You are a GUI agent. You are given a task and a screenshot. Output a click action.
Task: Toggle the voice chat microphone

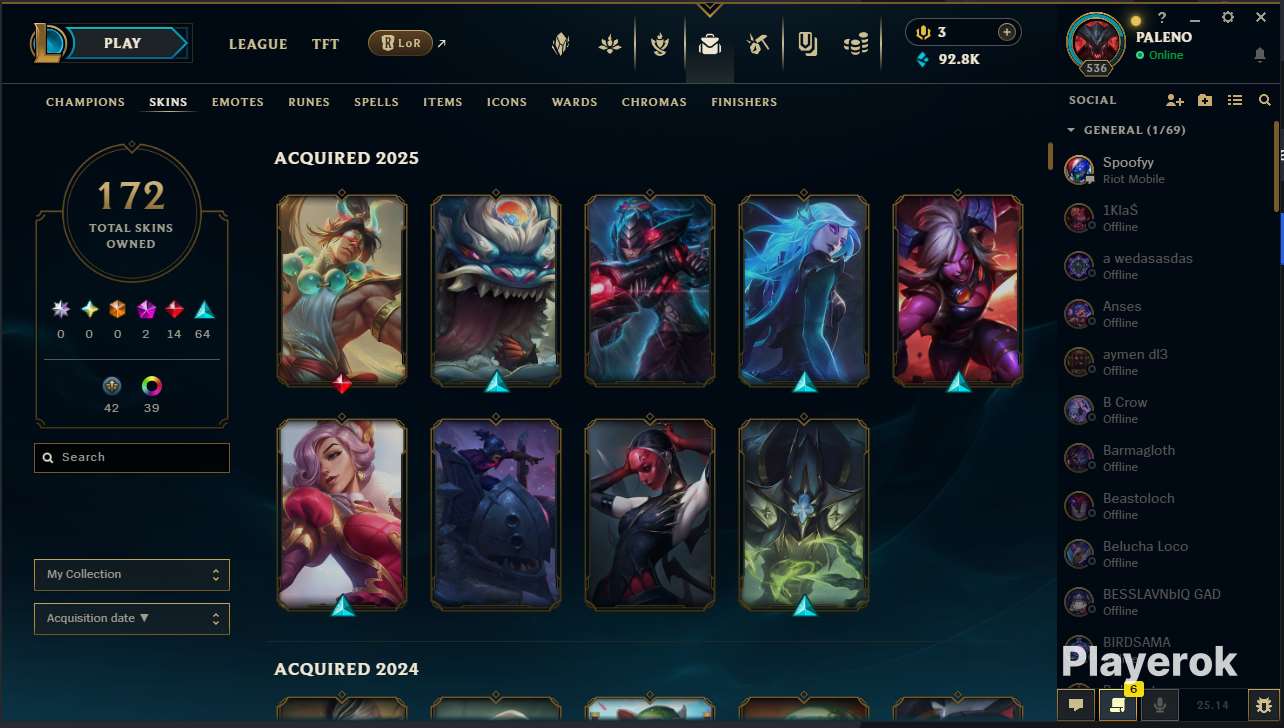(x=1157, y=705)
